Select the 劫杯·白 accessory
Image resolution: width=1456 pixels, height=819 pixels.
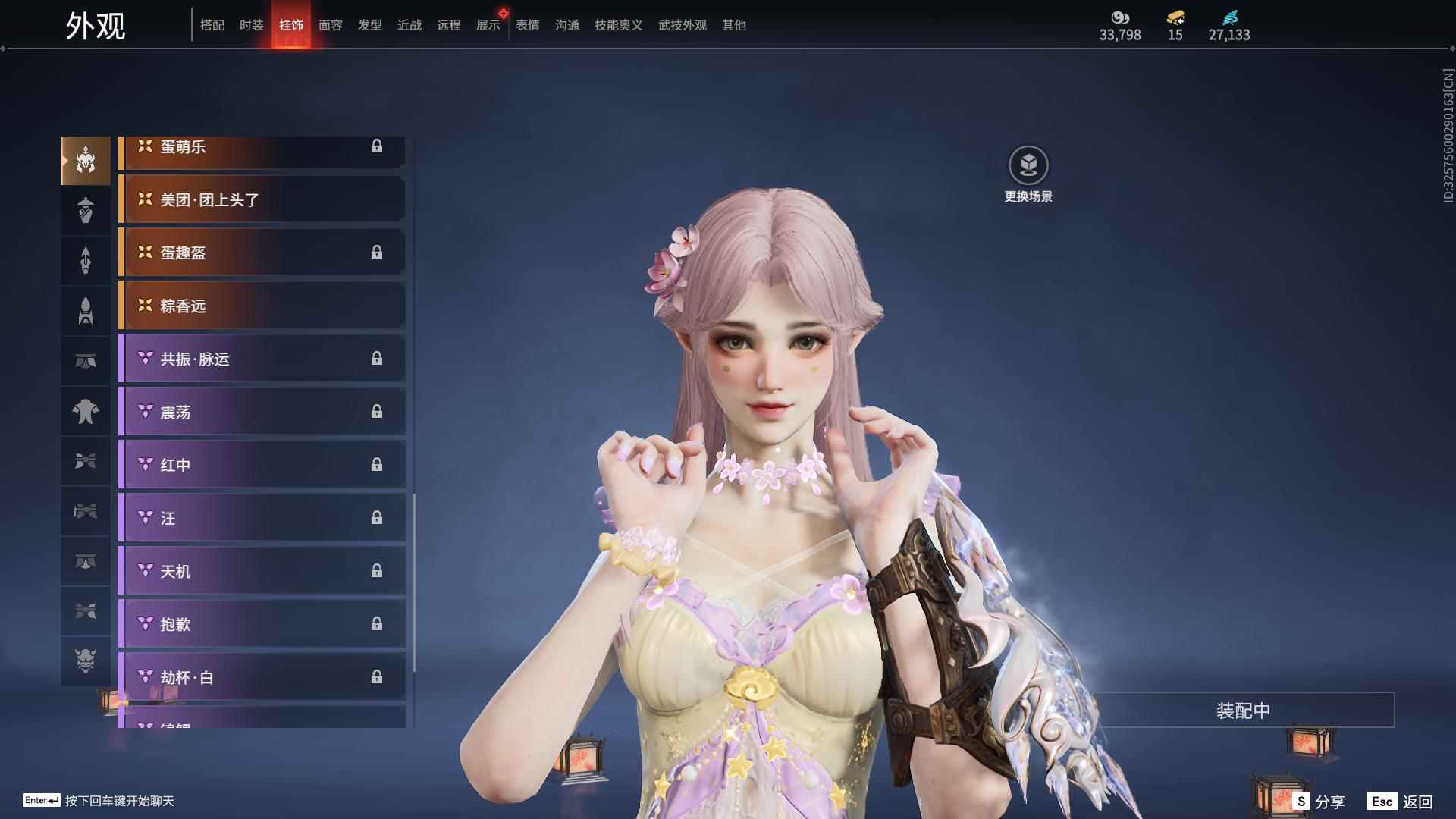[x=262, y=677]
